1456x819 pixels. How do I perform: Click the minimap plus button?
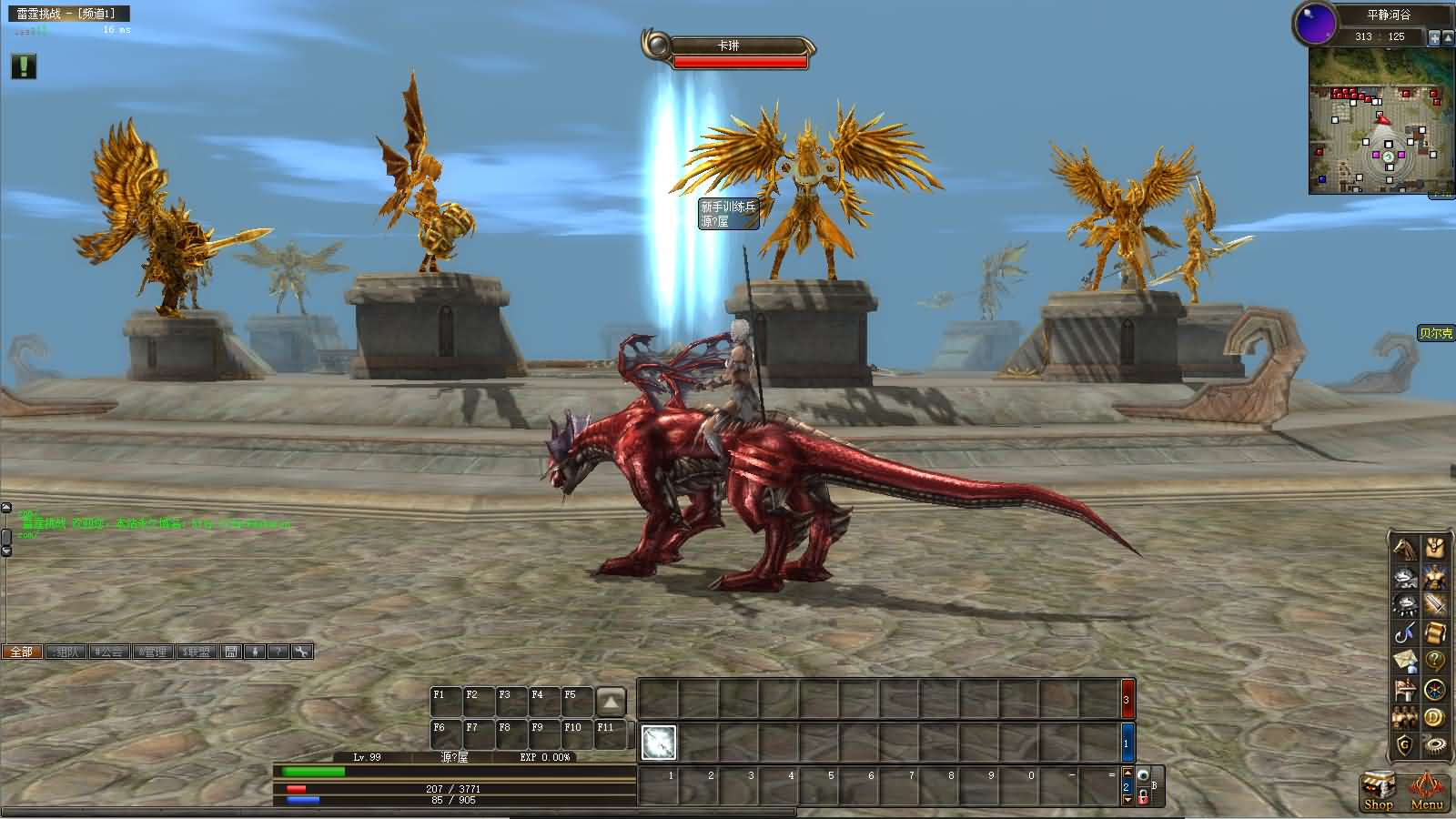click(x=1434, y=38)
